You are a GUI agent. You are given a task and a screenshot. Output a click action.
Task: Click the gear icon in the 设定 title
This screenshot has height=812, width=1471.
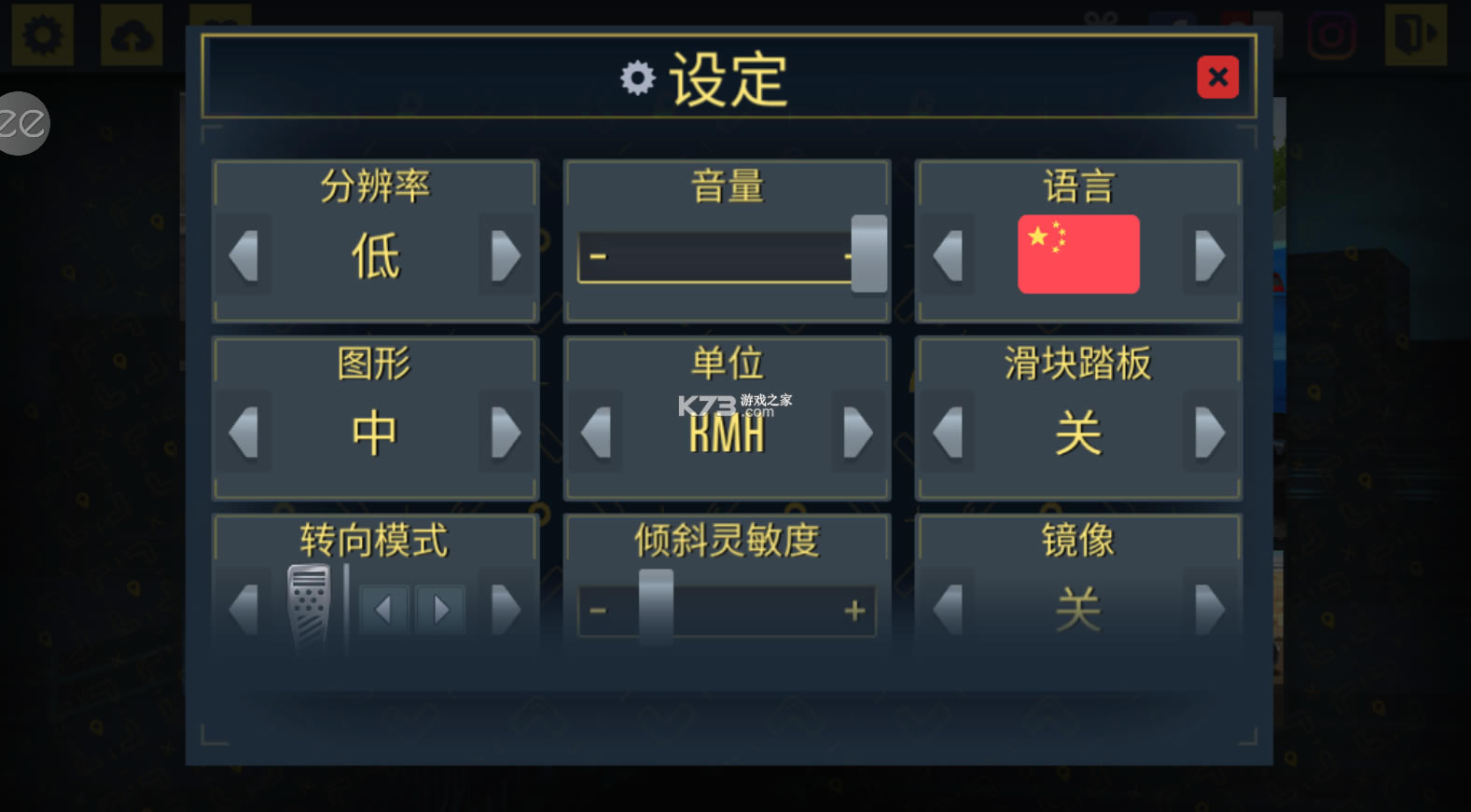[637, 78]
